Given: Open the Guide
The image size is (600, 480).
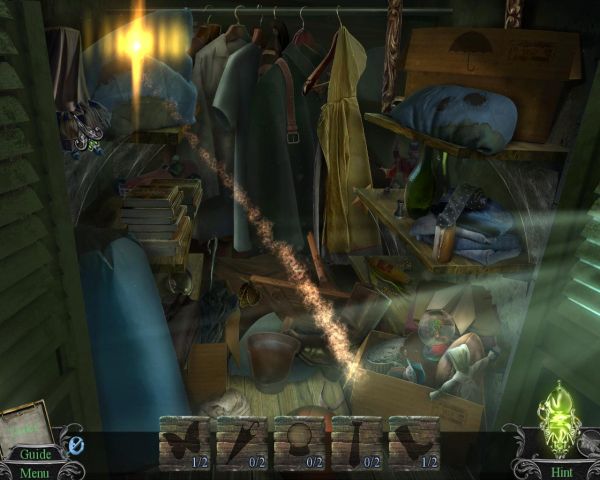Looking at the screenshot, I should (33, 454).
